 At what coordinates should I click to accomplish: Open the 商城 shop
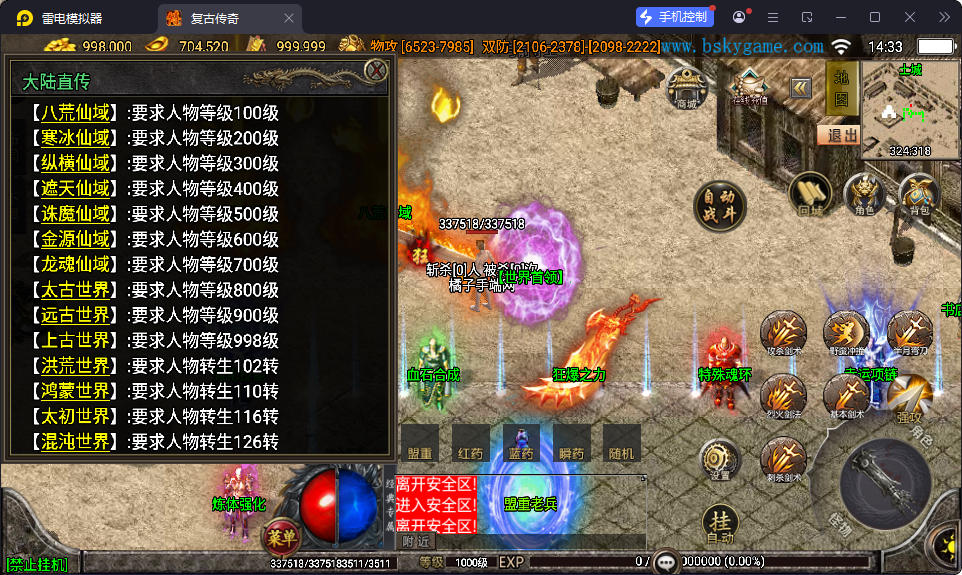tap(686, 88)
